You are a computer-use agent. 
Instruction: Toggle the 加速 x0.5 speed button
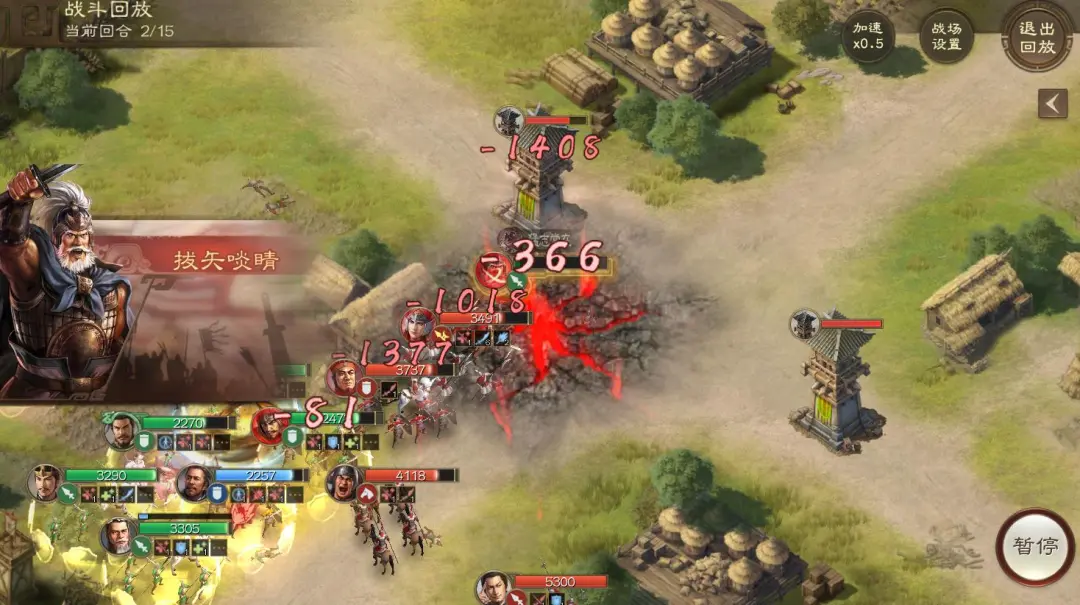(867, 37)
